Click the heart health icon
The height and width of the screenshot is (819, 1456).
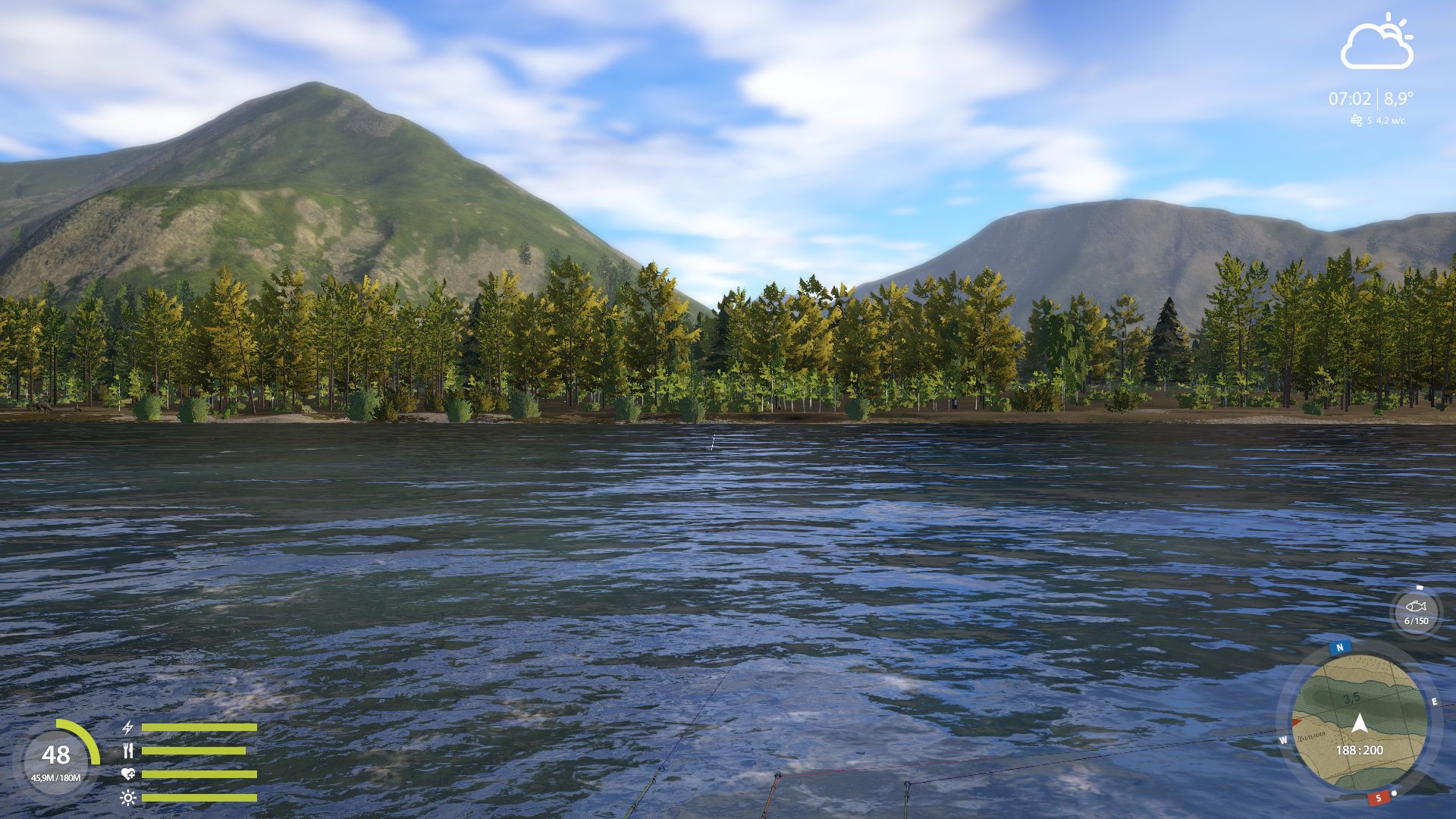pyautogui.click(x=128, y=774)
